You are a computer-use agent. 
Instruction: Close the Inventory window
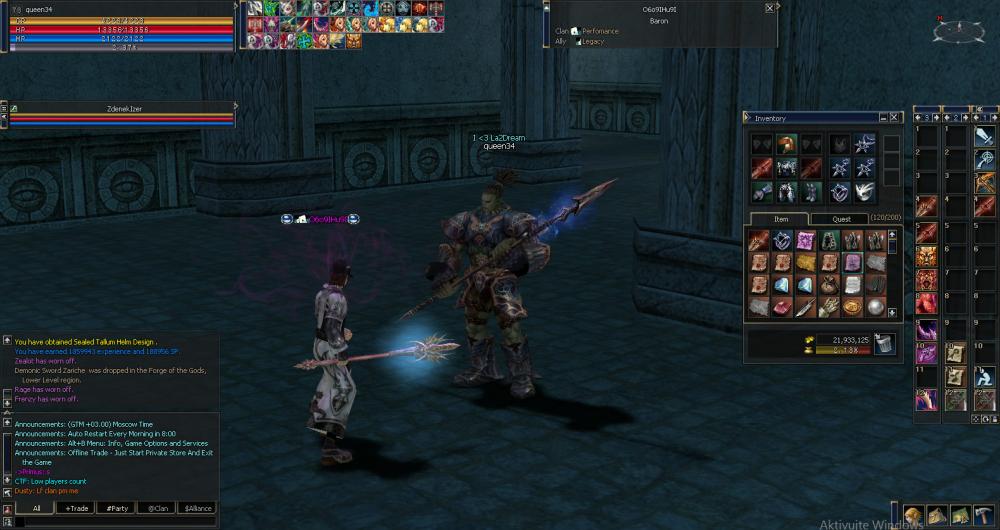point(894,118)
